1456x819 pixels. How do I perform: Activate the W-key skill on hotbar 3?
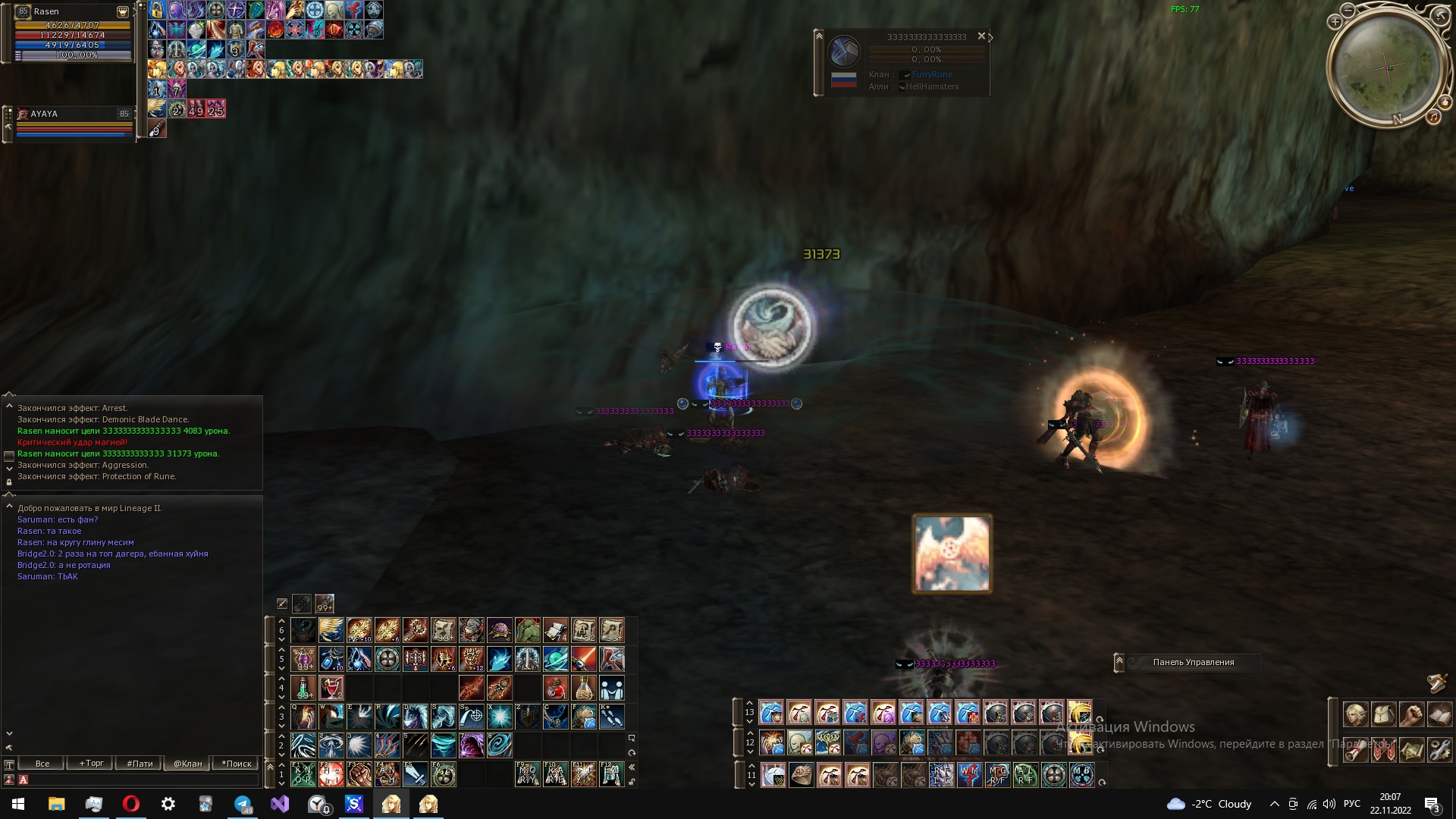pos(331,717)
